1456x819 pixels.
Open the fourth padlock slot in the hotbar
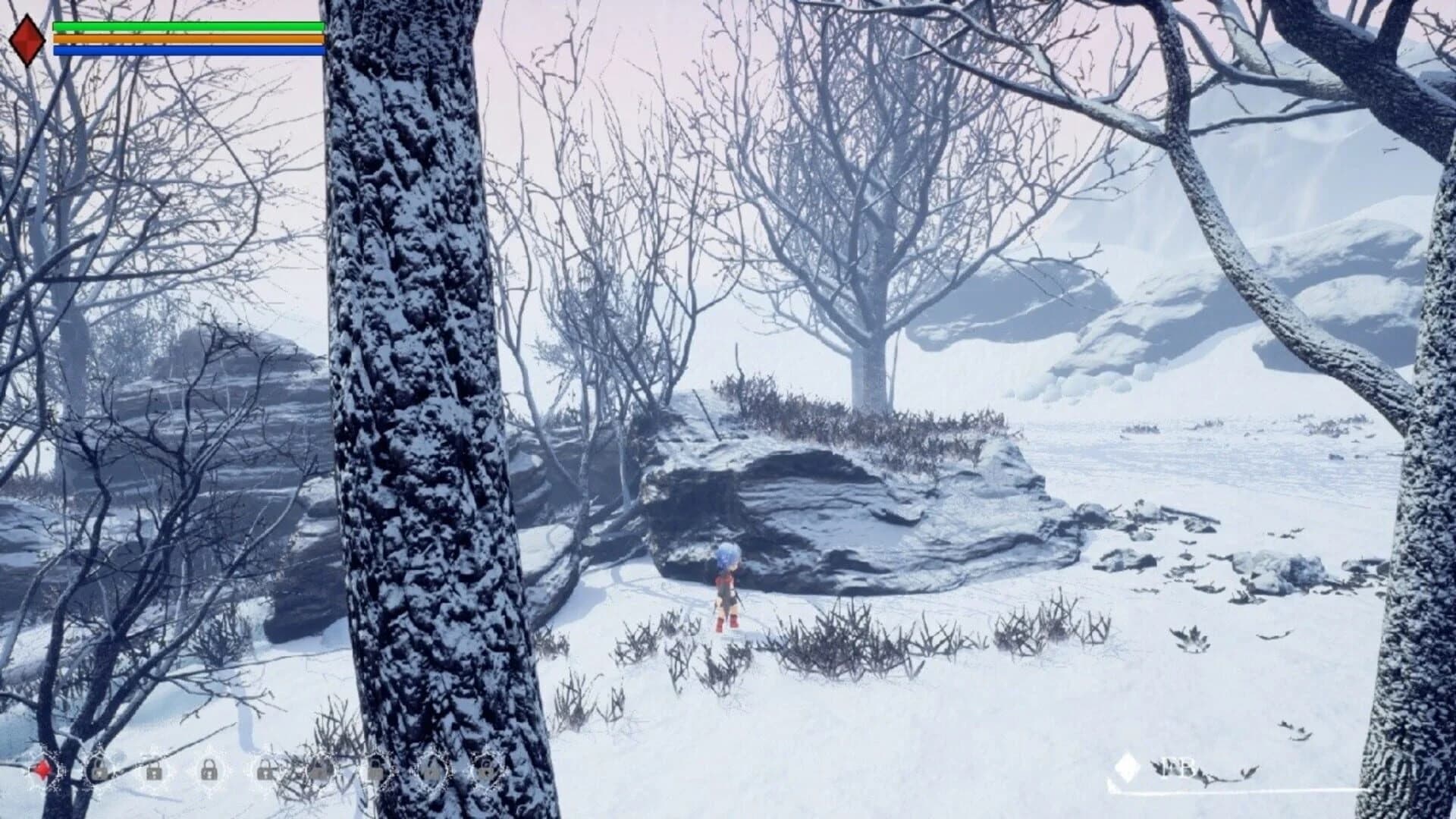coord(264,771)
